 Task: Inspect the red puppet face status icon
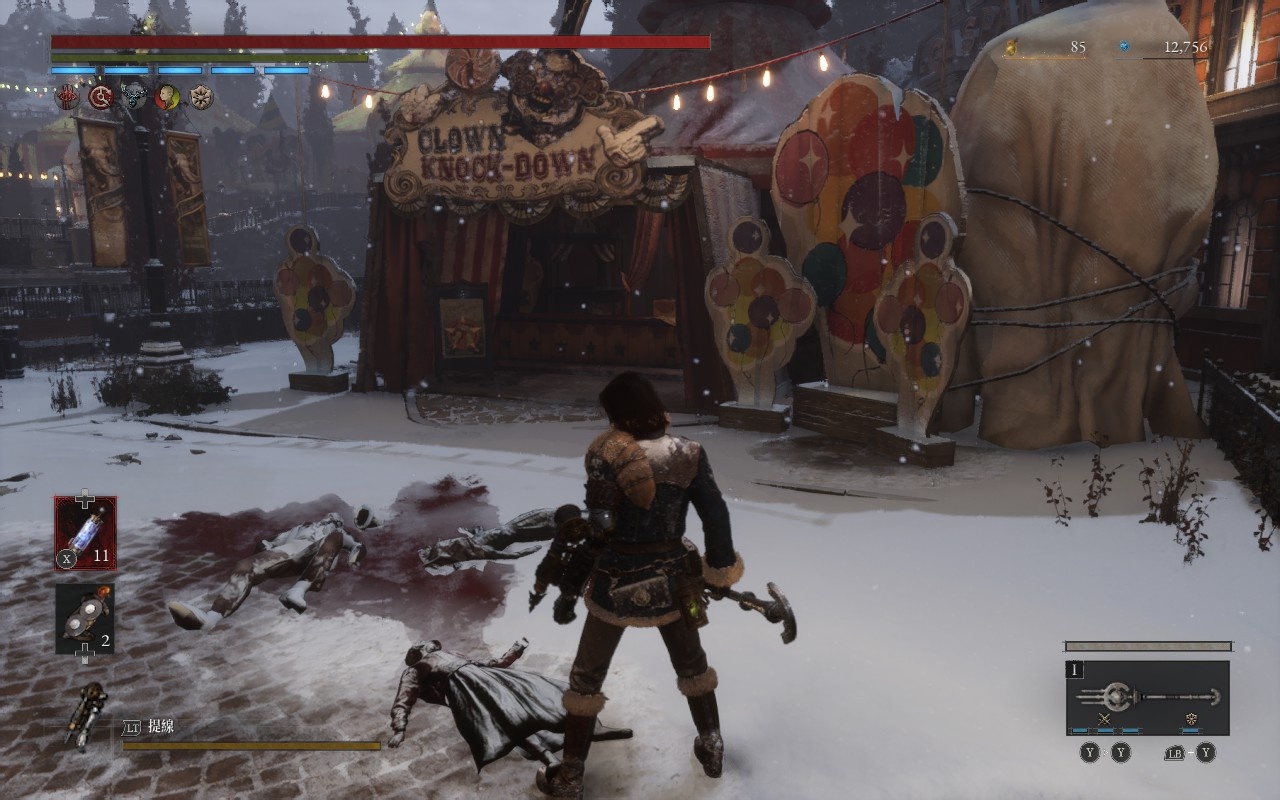(67, 97)
